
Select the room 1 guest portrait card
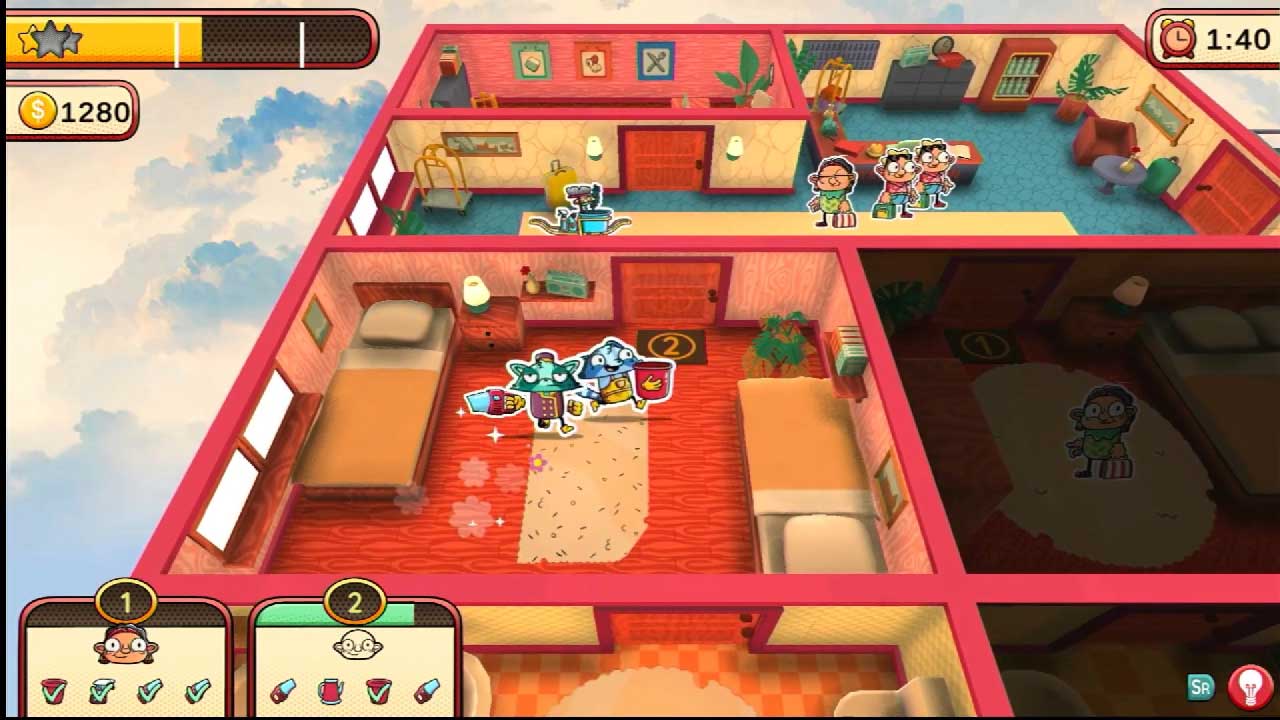click(x=126, y=645)
